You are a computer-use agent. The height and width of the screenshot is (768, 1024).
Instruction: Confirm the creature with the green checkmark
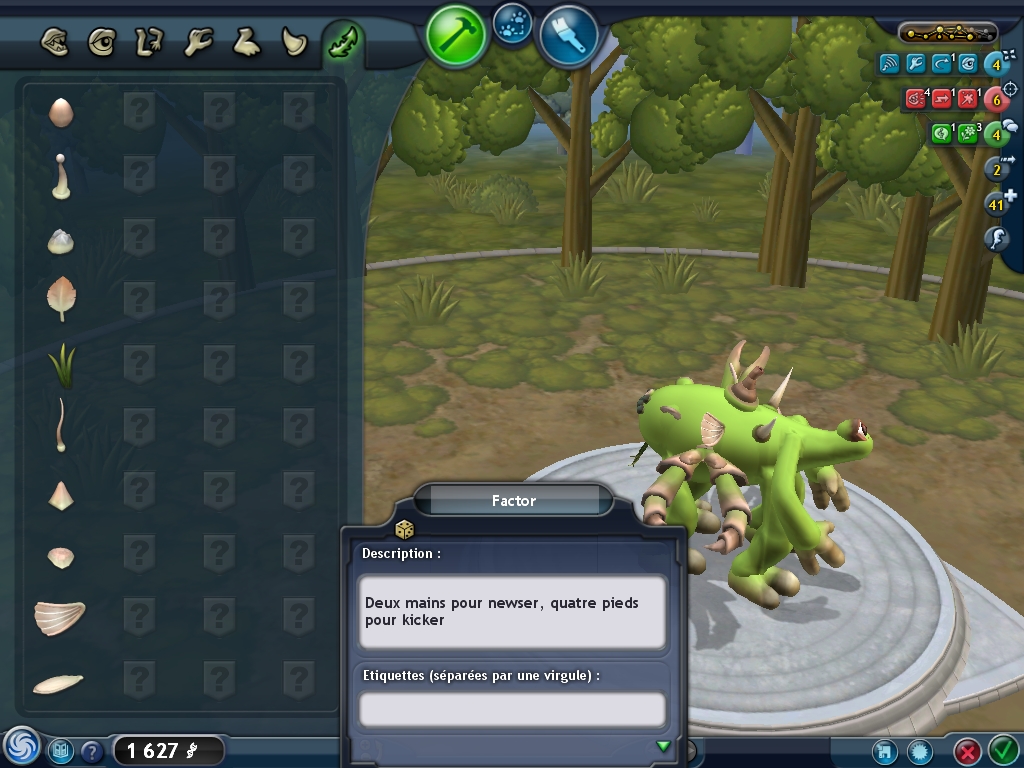pos(1002,749)
